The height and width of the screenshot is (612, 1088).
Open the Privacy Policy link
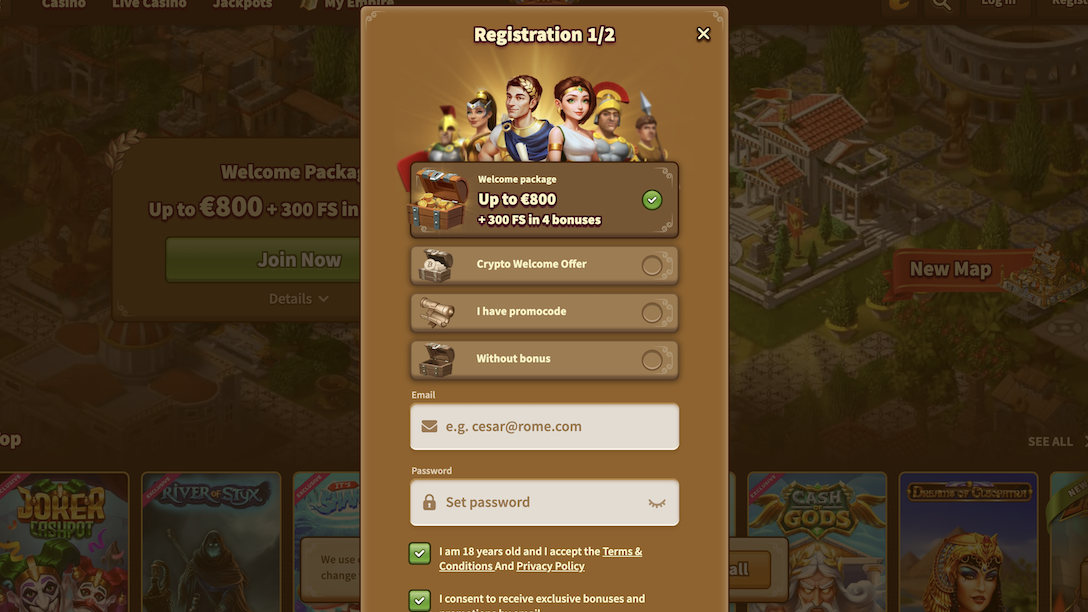[550, 566]
